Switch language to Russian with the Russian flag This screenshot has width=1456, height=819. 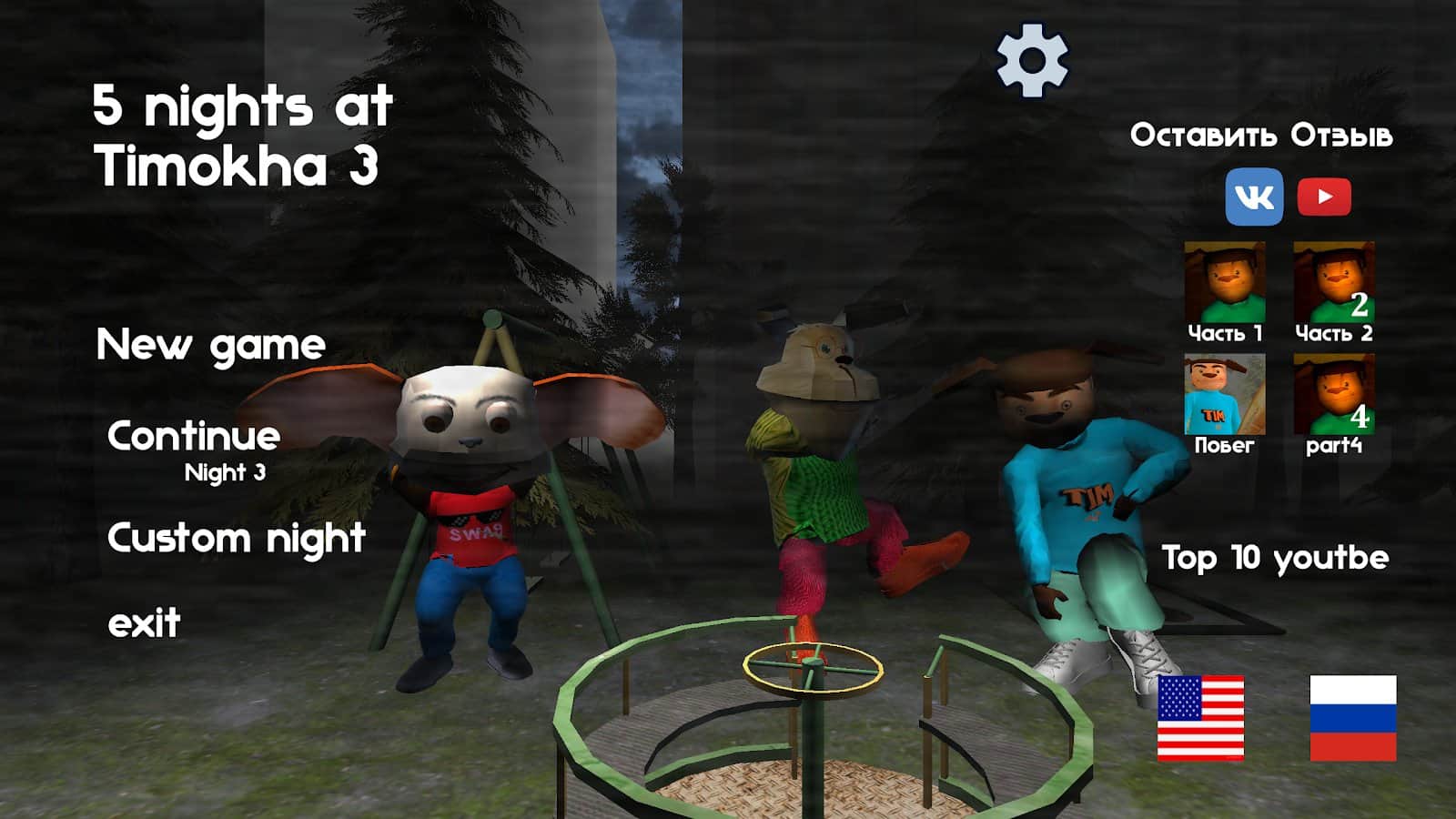1352,716
